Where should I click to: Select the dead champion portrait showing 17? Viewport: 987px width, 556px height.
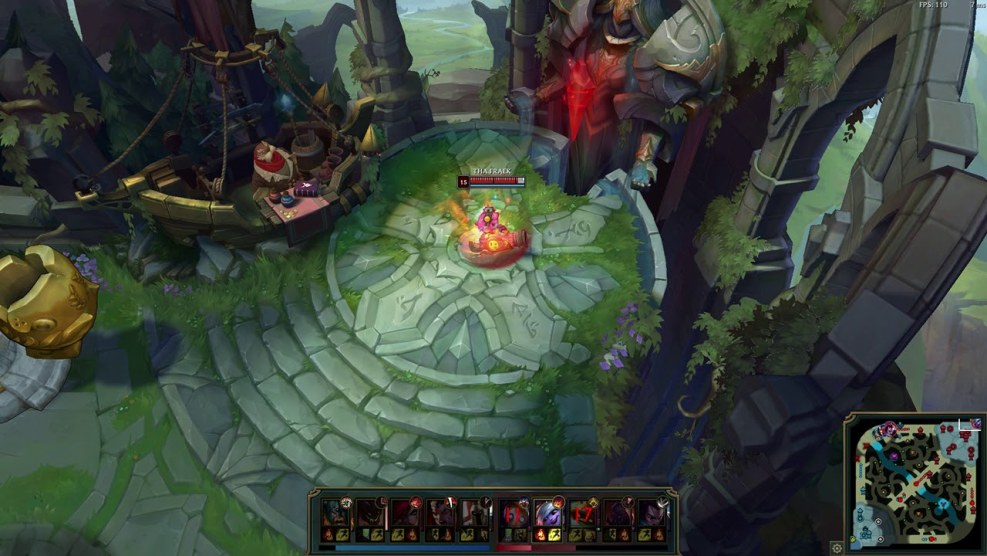[x=583, y=516]
